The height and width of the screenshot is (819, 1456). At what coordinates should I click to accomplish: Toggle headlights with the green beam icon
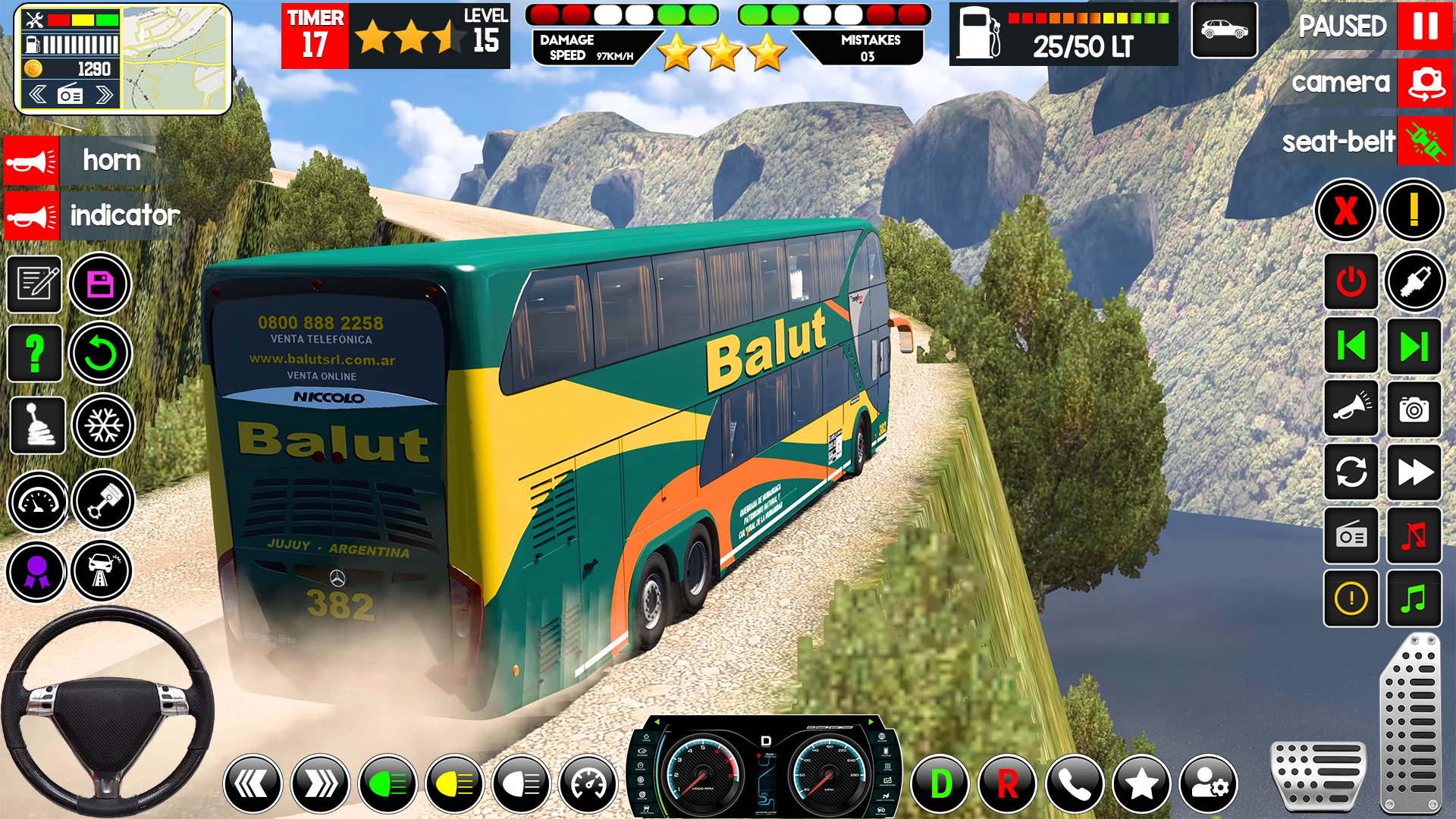click(x=387, y=783)
